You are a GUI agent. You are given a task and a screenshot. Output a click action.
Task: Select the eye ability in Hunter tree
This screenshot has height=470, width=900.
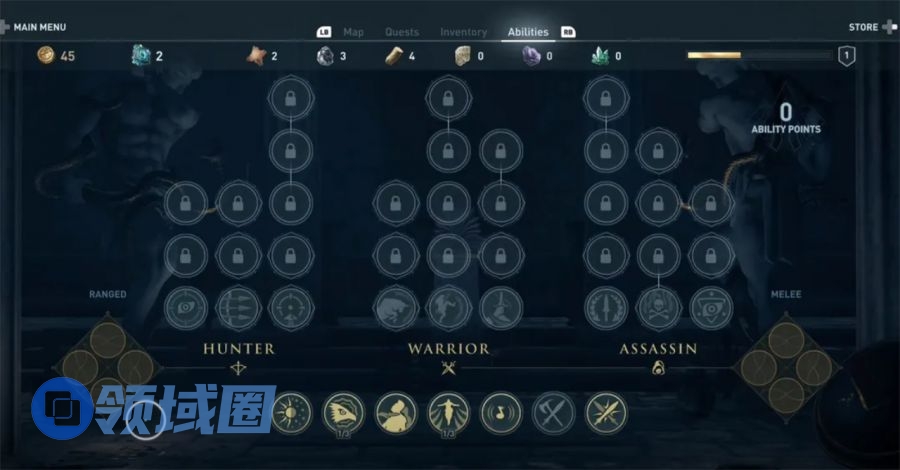186,307
